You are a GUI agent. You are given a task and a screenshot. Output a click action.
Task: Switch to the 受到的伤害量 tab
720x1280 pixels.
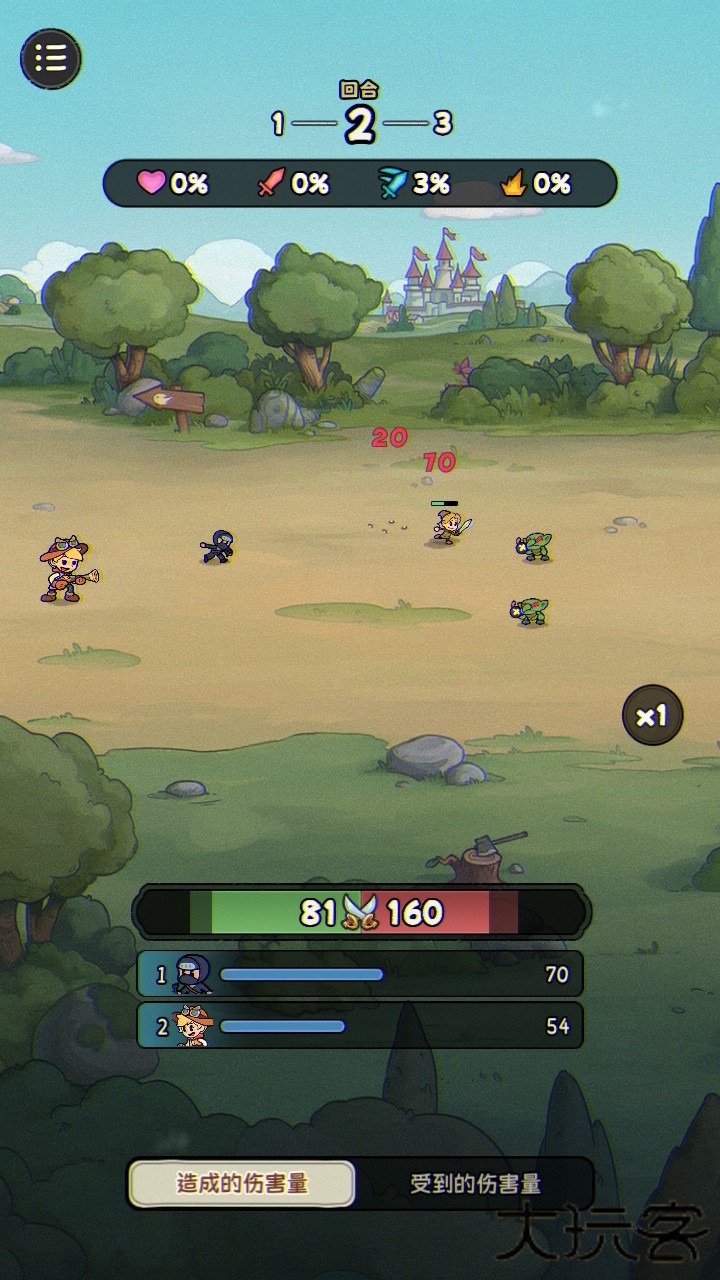pos(476,1184)
